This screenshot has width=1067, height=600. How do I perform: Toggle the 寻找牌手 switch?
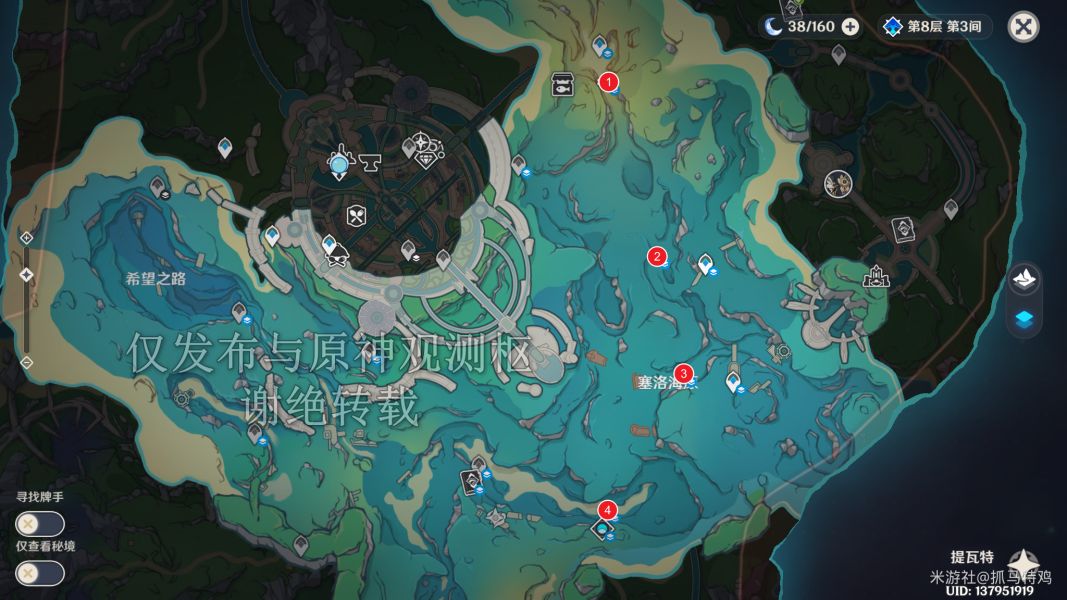tap(40, 523)
